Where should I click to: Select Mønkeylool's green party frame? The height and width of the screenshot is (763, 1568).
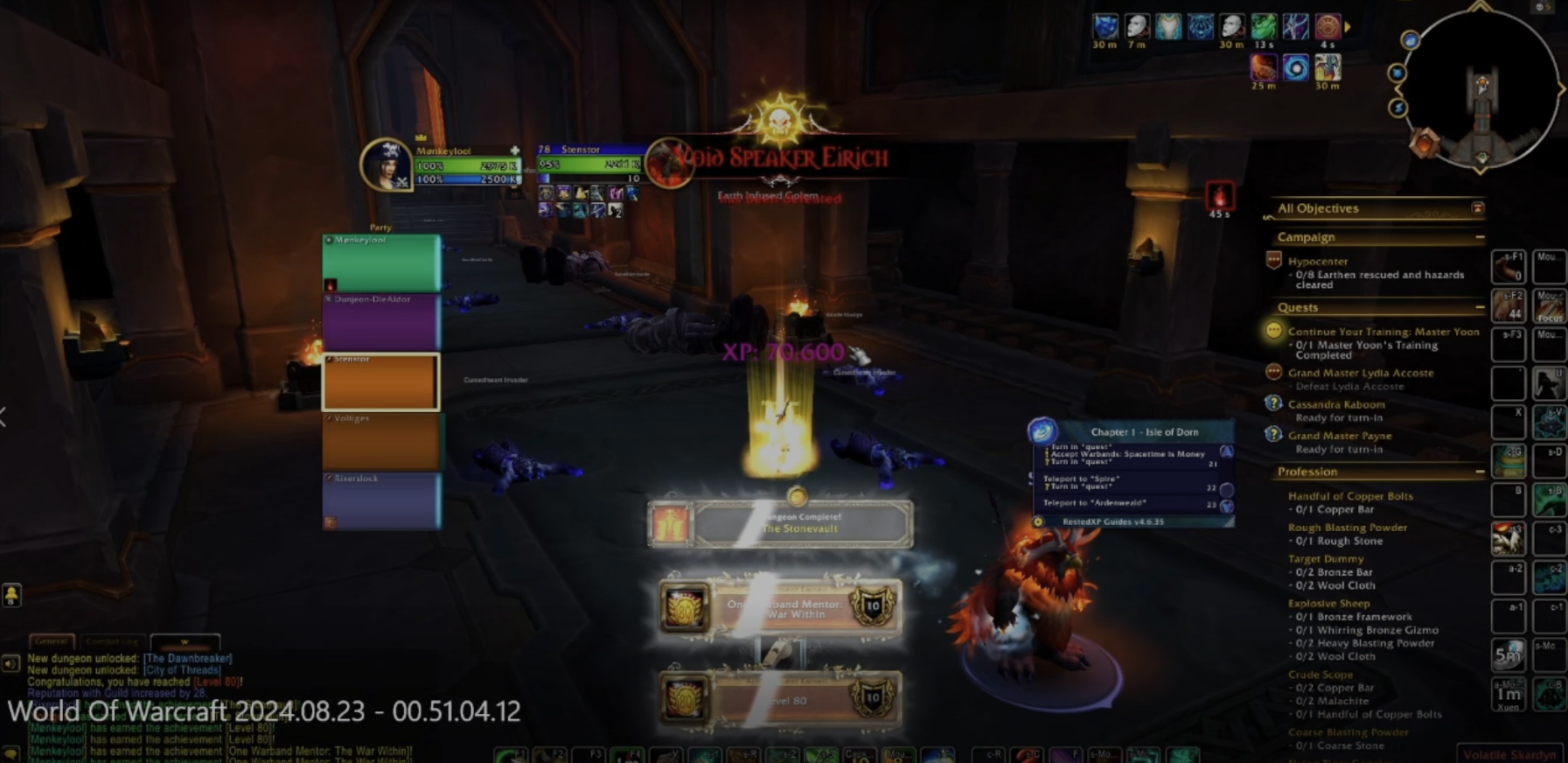tap(380, 262)
